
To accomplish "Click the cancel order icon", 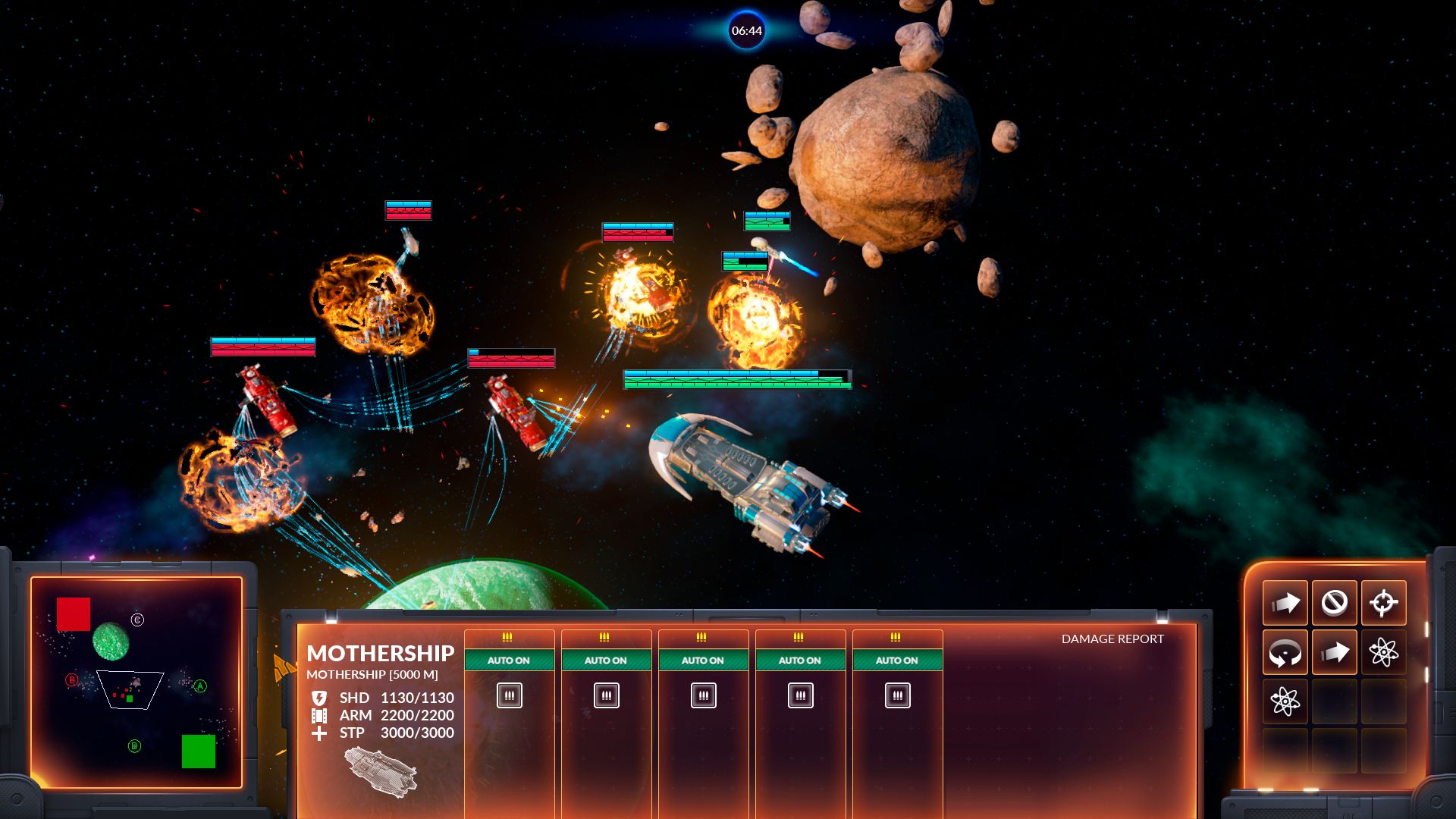I will 1335,603.
